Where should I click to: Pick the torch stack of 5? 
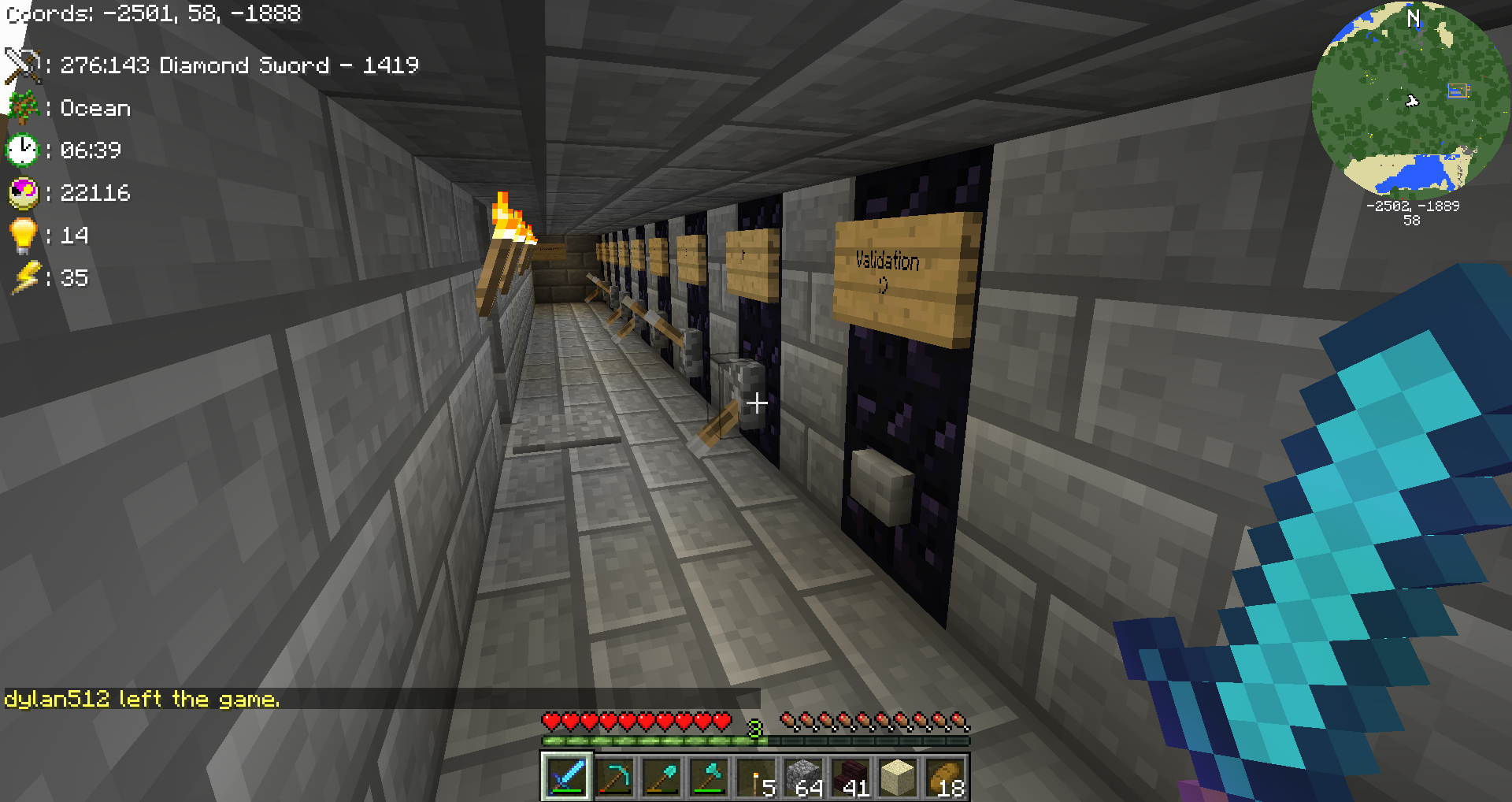click(x=756, y=777)
